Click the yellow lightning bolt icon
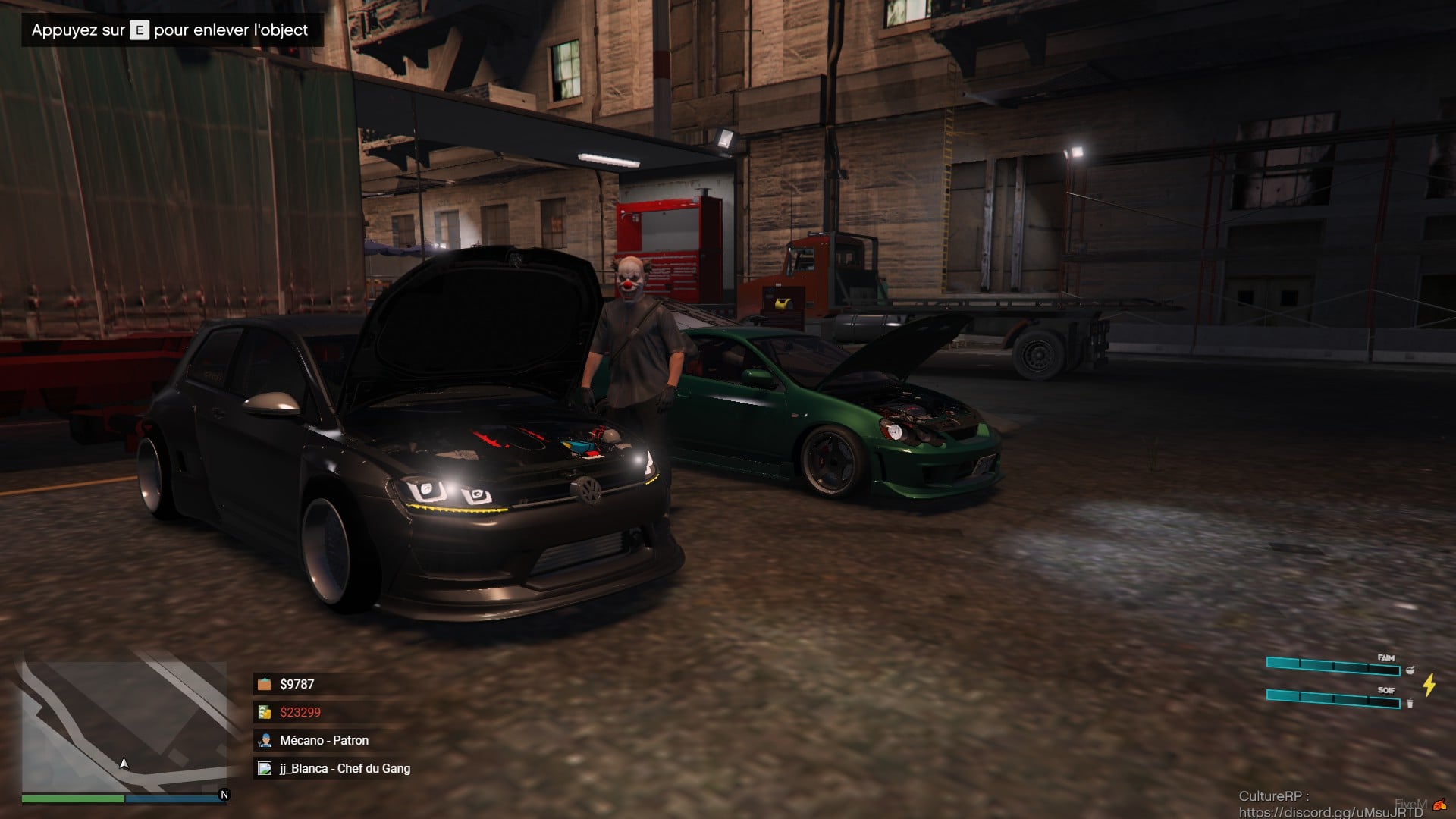Image resolution: width=1456 pixels, height=819 pixels. coord(1429,685)
